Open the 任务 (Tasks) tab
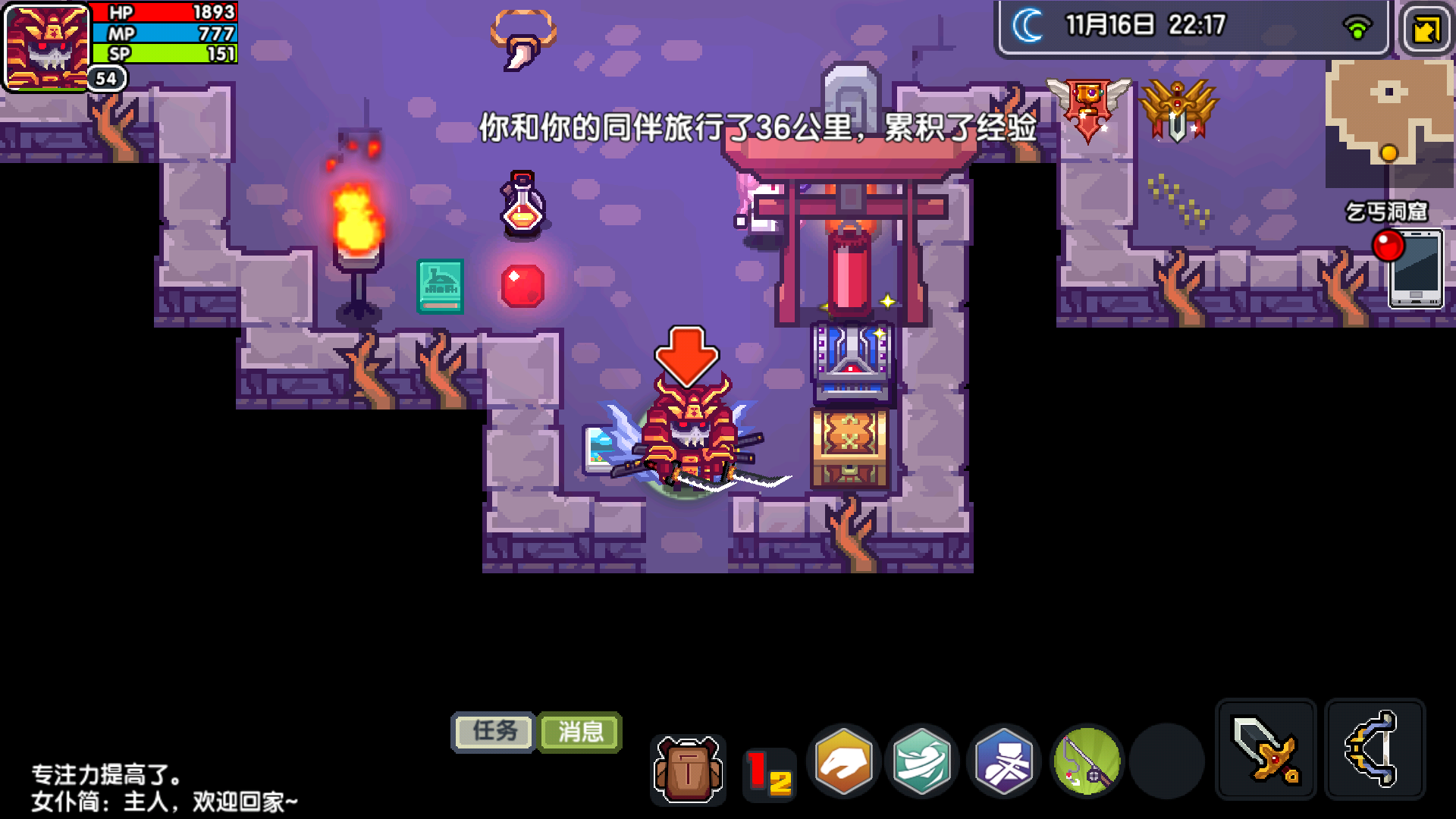Viewport: 1456px width, 819px height. click(x=491, y=733)
